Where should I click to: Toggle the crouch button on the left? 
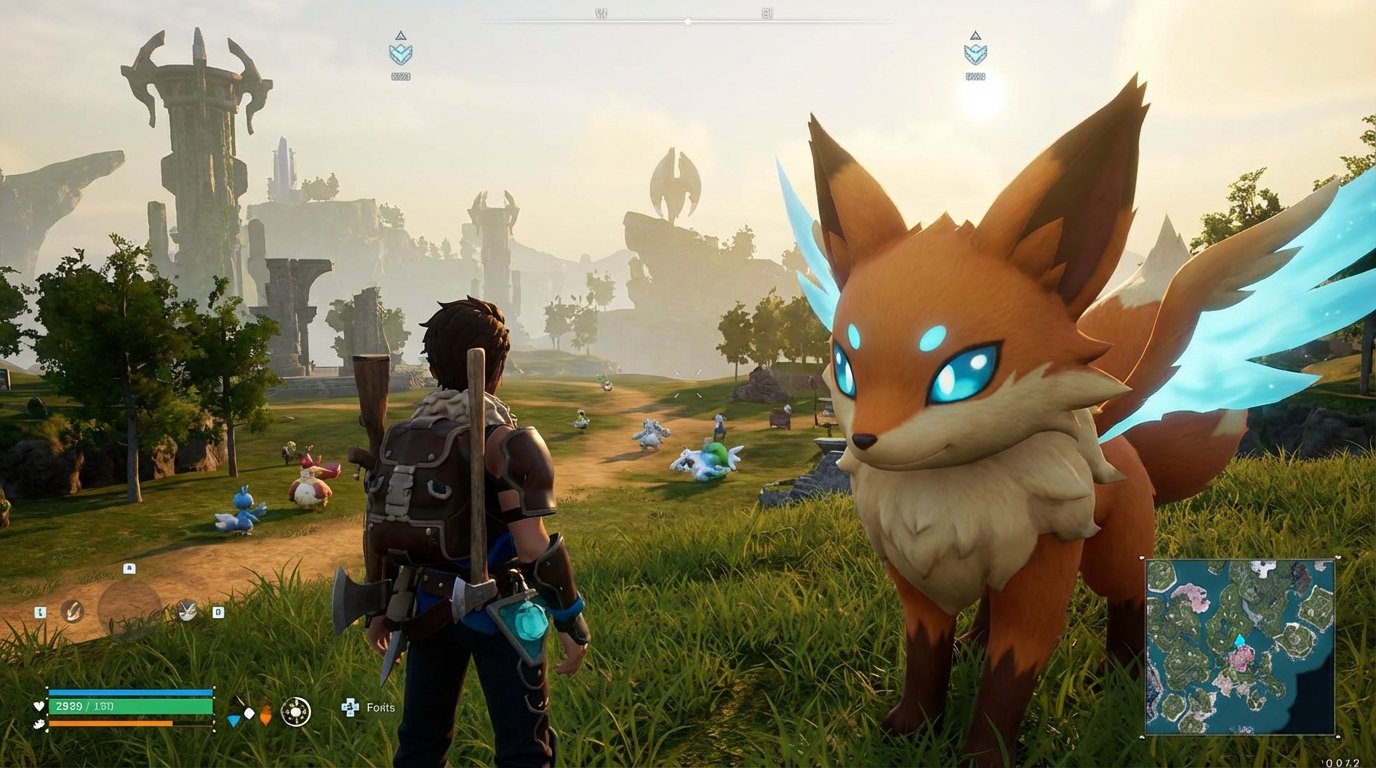(x=40, y=611)
